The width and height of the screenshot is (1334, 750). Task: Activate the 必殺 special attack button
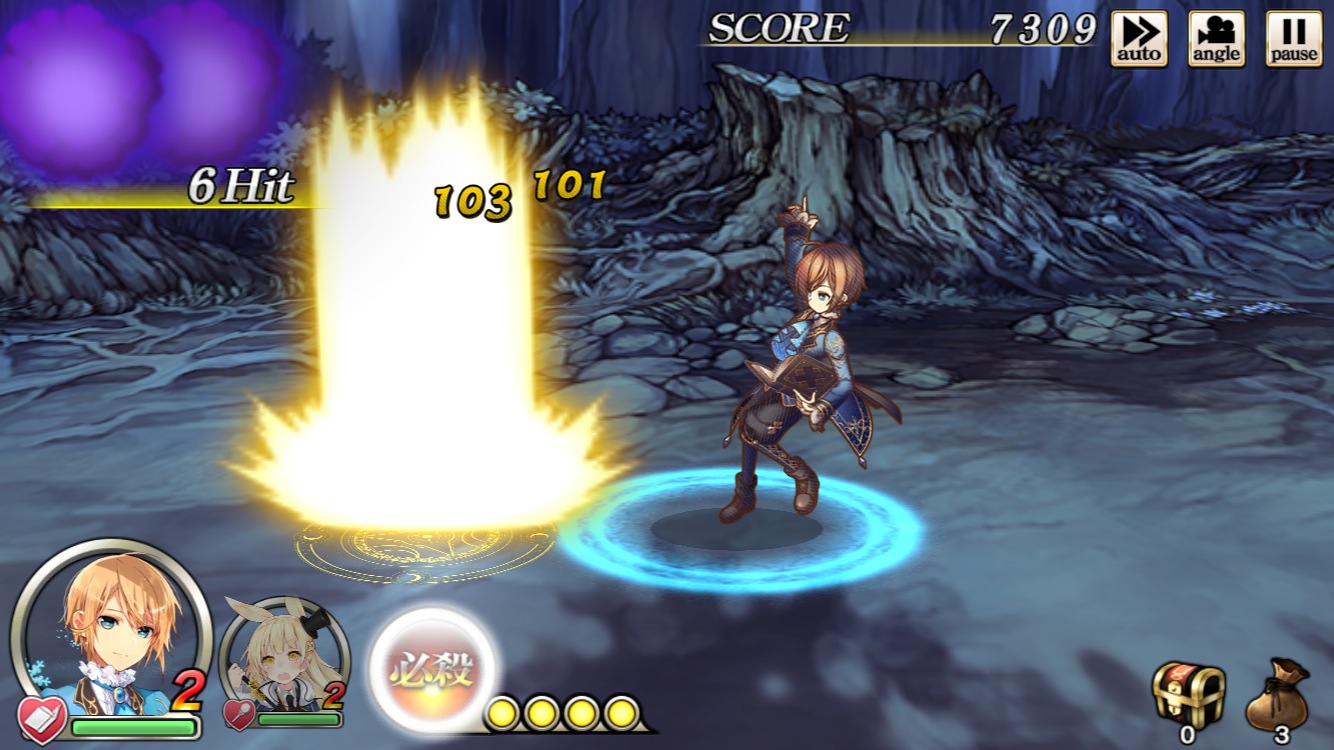pyautogui.click(x=435, y=668)
